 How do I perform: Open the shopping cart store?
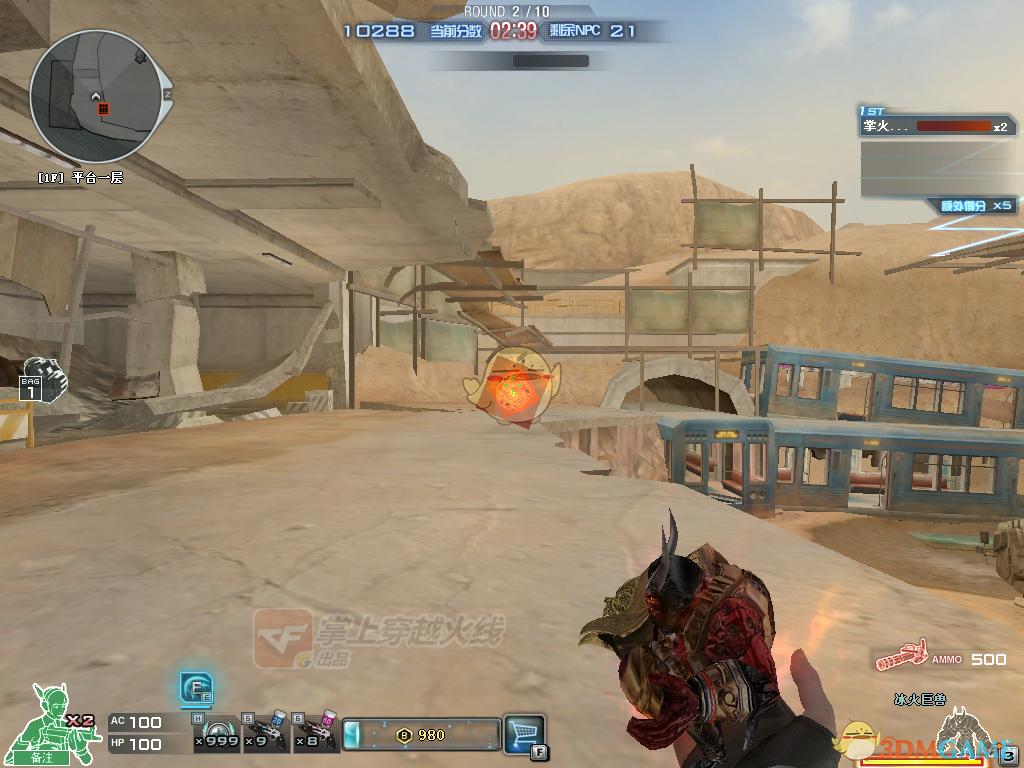pos(524,732)
